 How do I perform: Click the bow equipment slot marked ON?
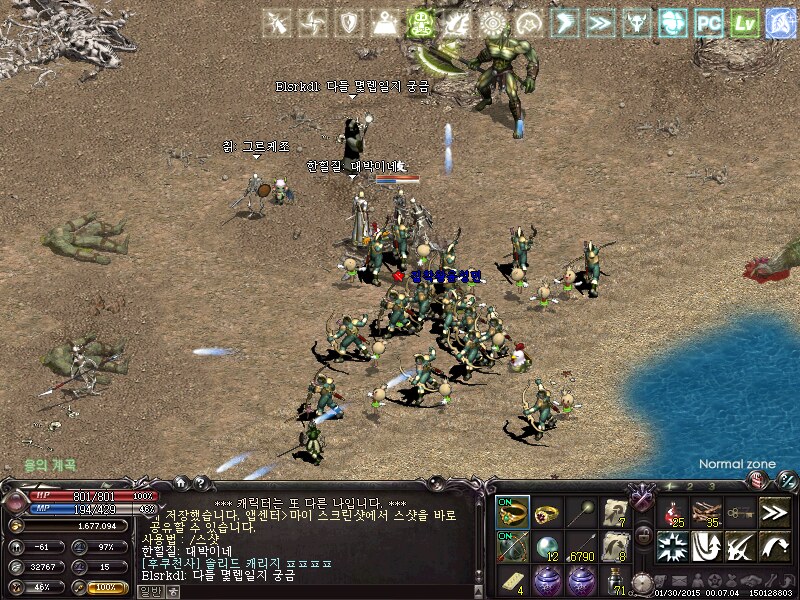pyautogui.click(x=513, y=547)
